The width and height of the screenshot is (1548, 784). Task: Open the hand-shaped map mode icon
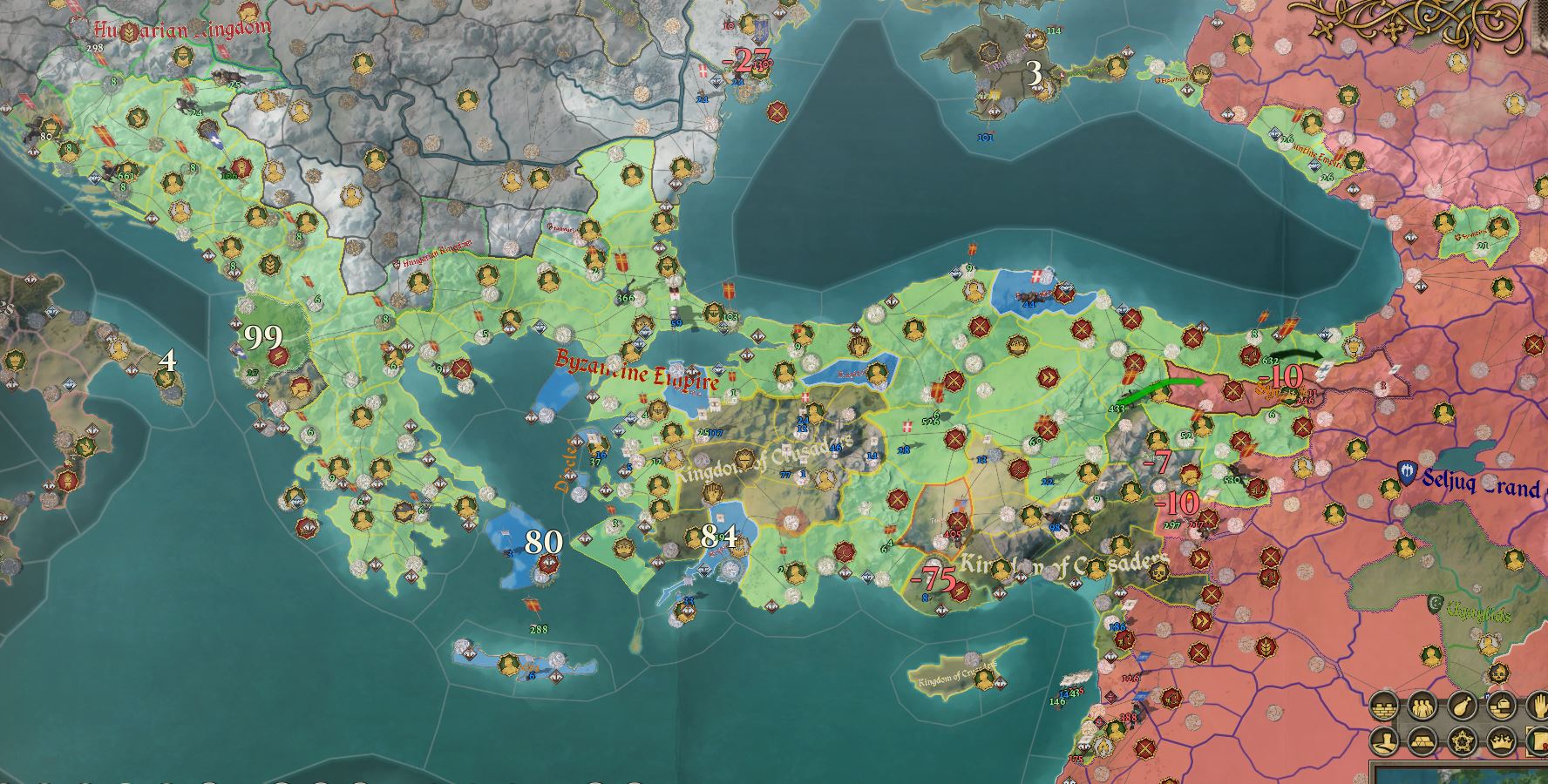(1541, 706)
